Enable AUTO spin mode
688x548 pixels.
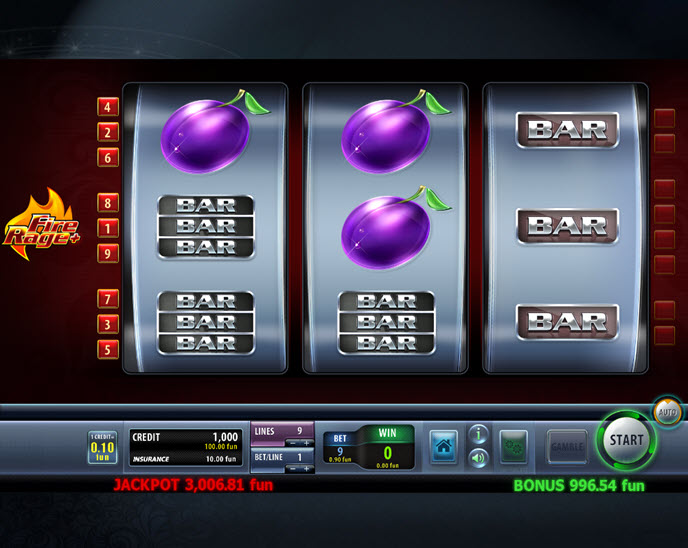pyautogui.click(x=667, y=411)
